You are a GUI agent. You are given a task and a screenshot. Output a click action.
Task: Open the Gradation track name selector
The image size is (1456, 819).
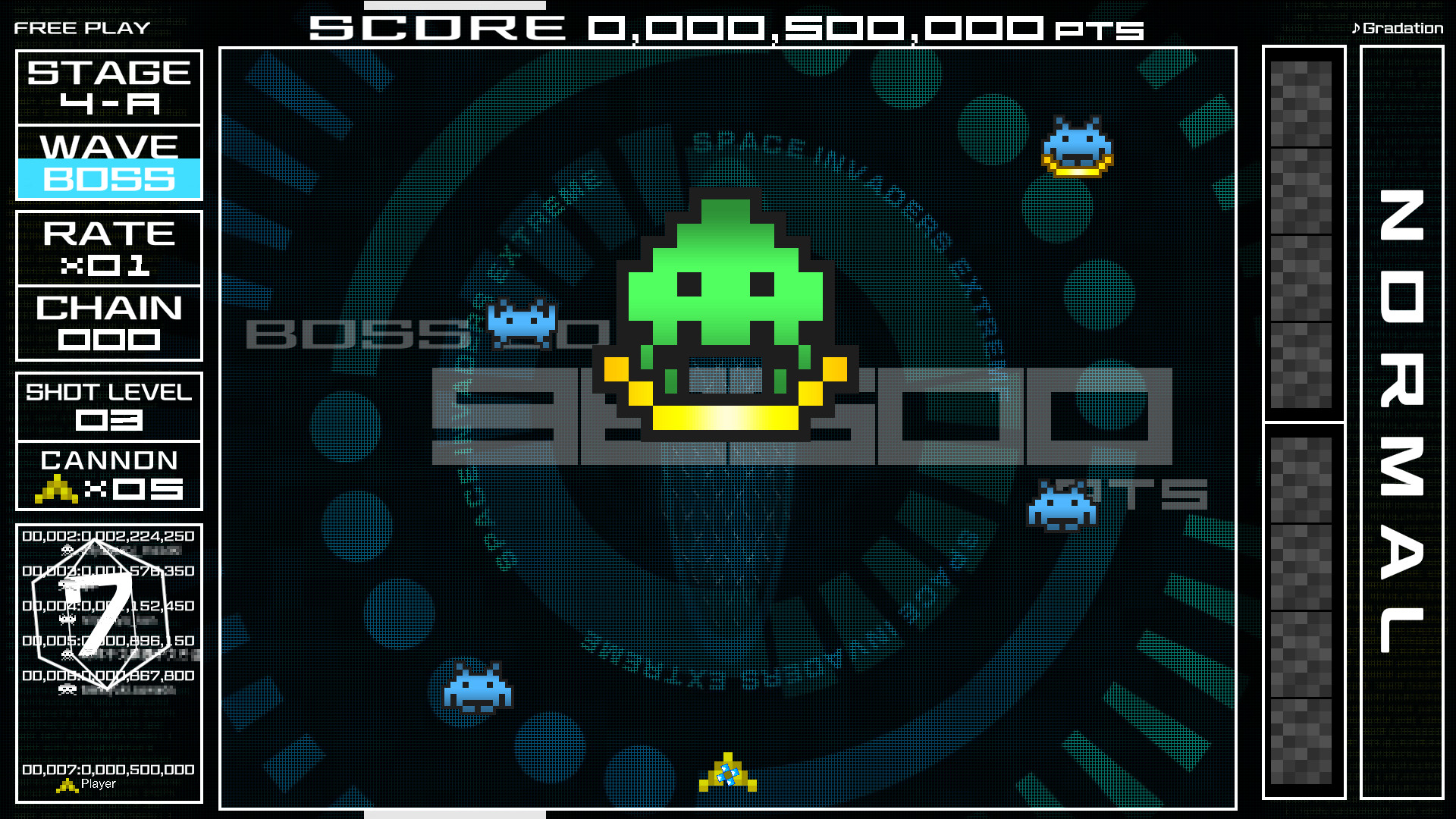(x=1403, y=27)
